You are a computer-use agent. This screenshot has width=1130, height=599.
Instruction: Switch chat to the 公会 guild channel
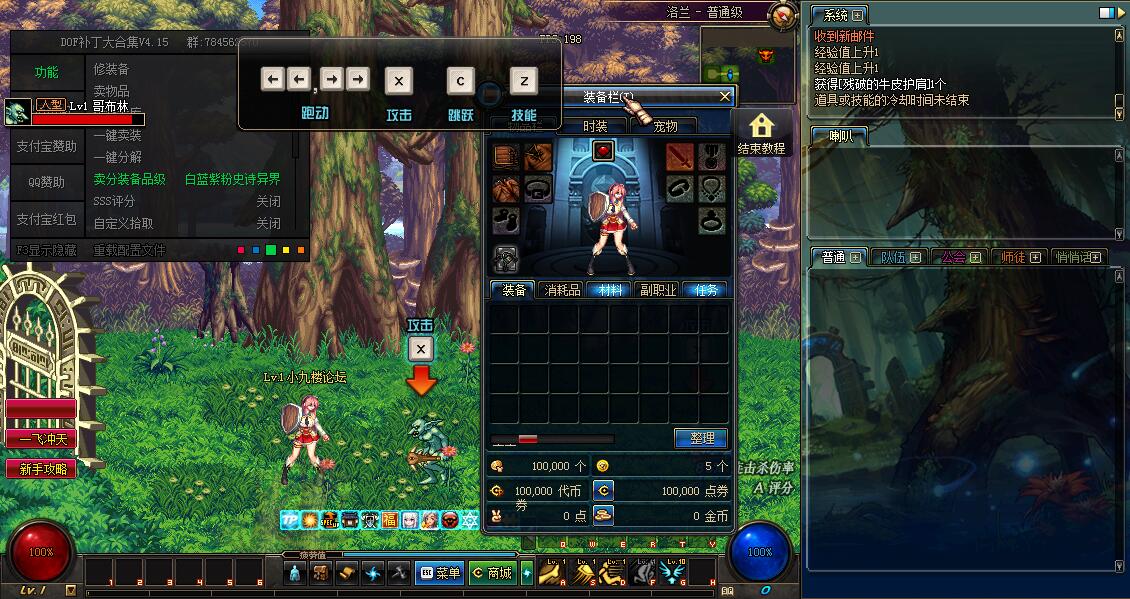[x=954, y=257]
